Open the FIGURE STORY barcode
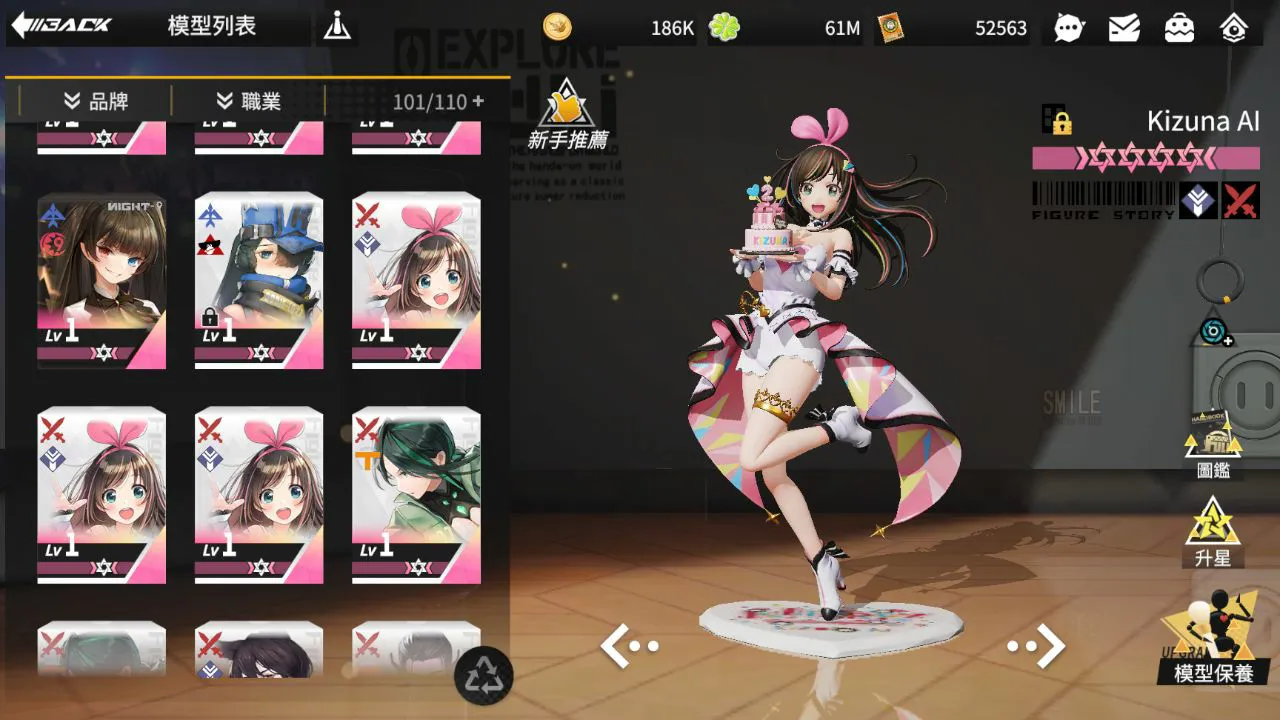Image resolution: width=1280 pixels, height=720 pixels. (x=1104, y=200)
